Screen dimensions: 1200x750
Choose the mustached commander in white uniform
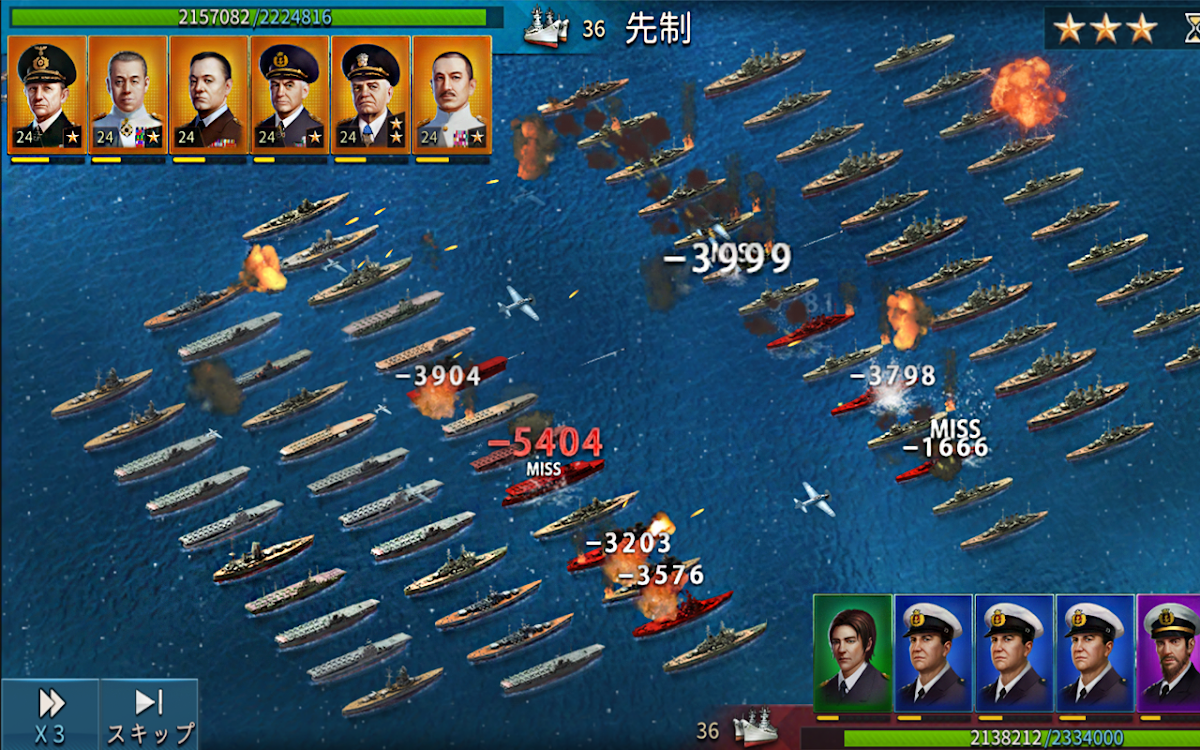(451, 94)
